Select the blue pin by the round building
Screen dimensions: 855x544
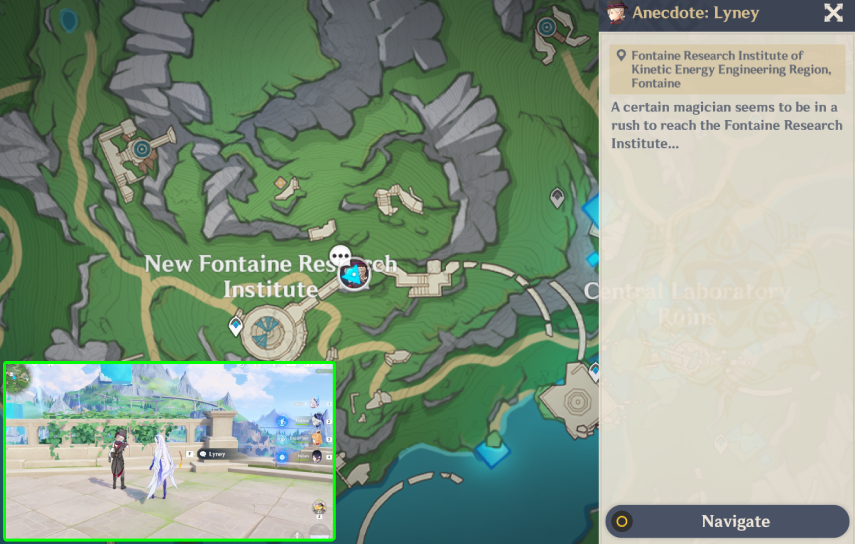[x=236, y=325]
